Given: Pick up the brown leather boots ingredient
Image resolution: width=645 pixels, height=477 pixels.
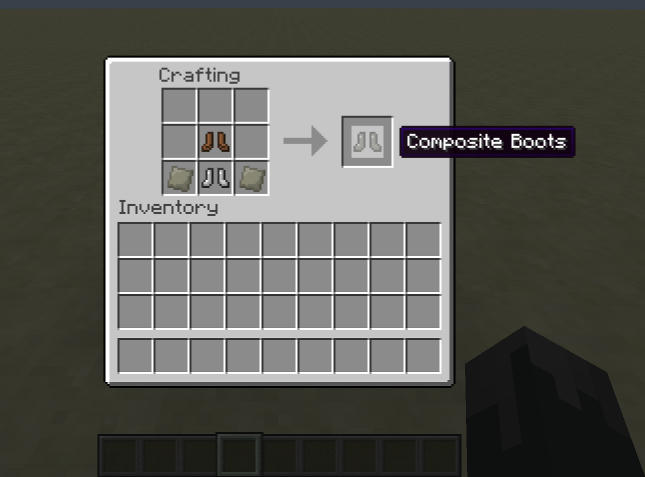Looking at the screenshot, I should (216, 142).
